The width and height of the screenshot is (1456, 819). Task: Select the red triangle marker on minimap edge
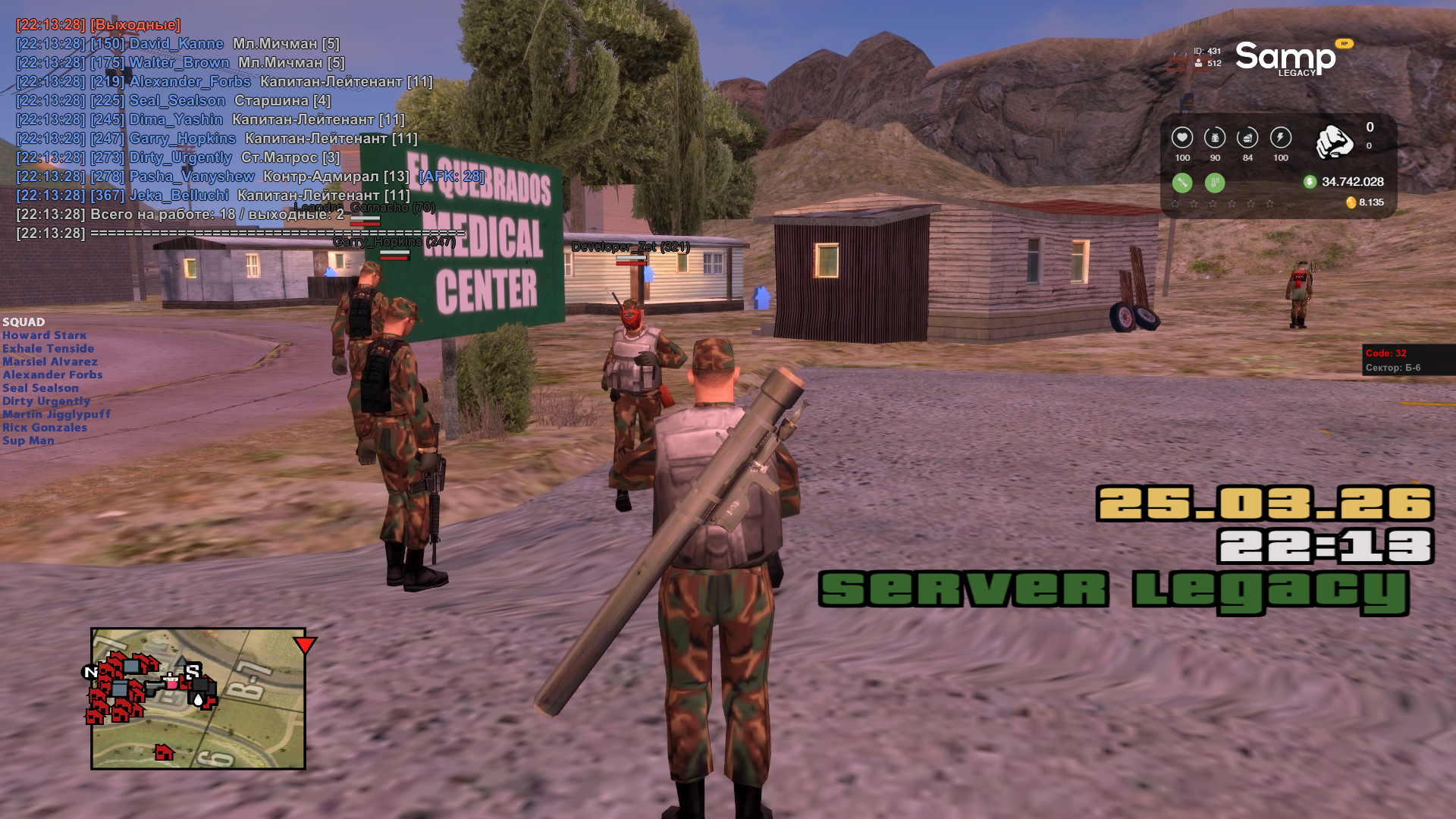(305, 645)
